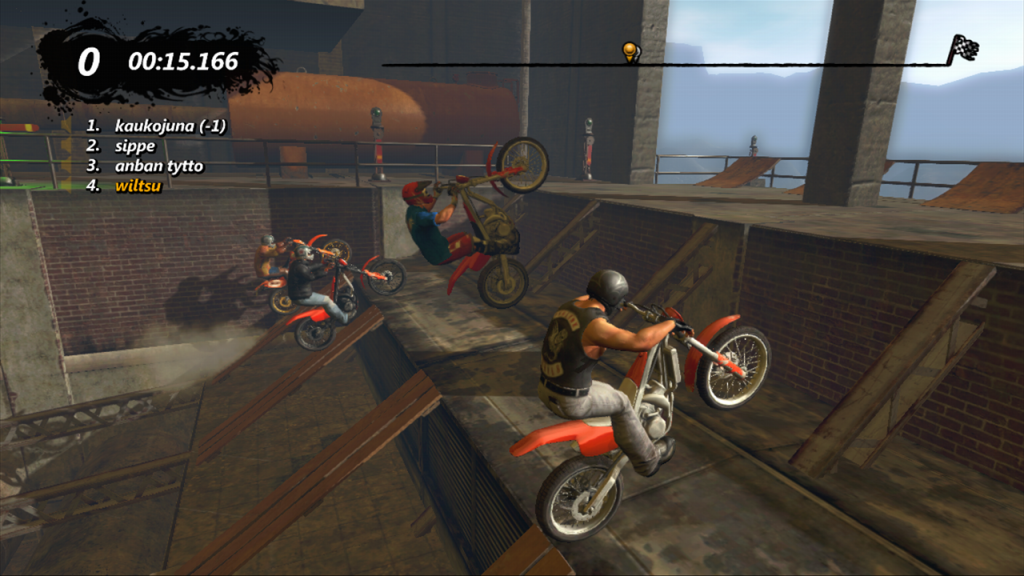Click the highlighted wiltsu player row
Screen dimensions: 1024x576
coord(139,186)
